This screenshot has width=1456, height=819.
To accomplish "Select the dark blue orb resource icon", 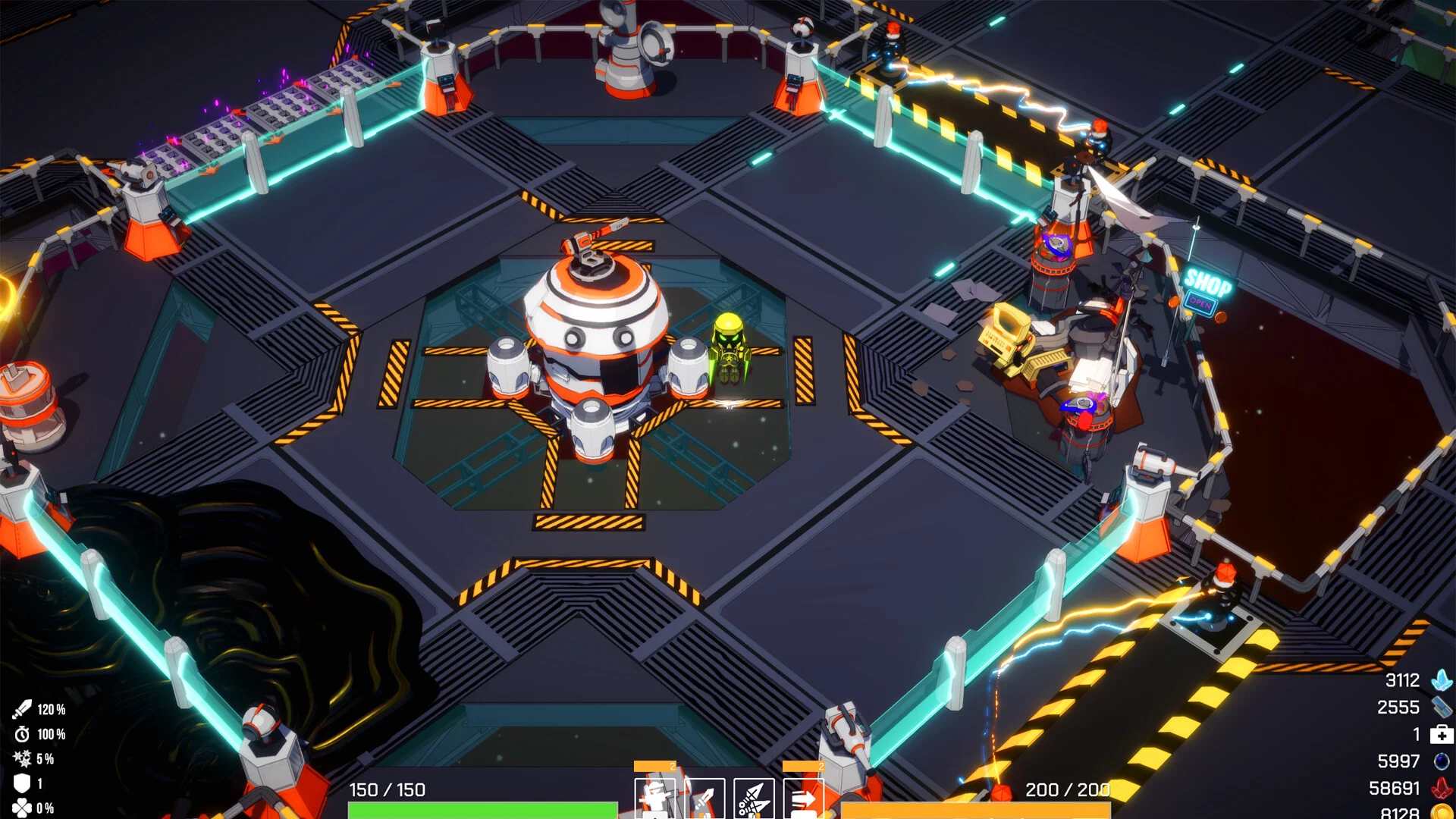I will [x=1442, y=761].
